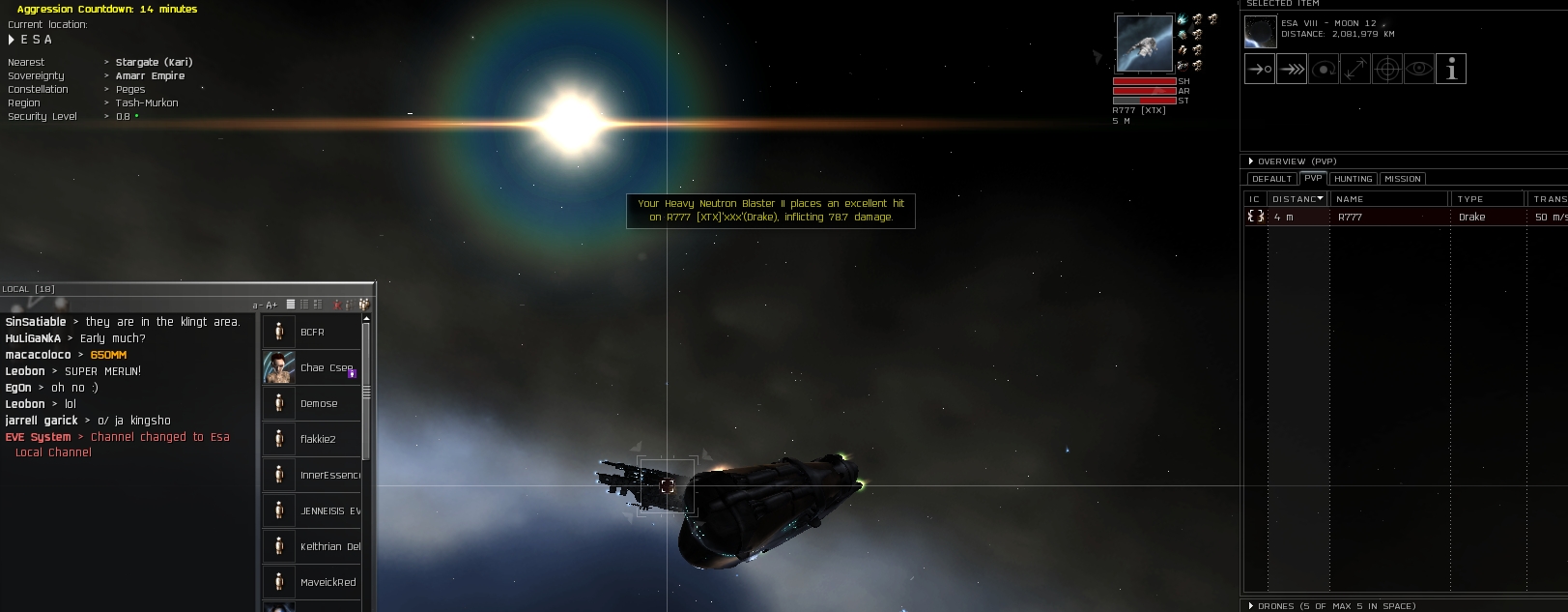The width and height of the screenshot is (1568, 612).
Task: Click the locked target R777 ship portrait
Action: point(1144,43)
